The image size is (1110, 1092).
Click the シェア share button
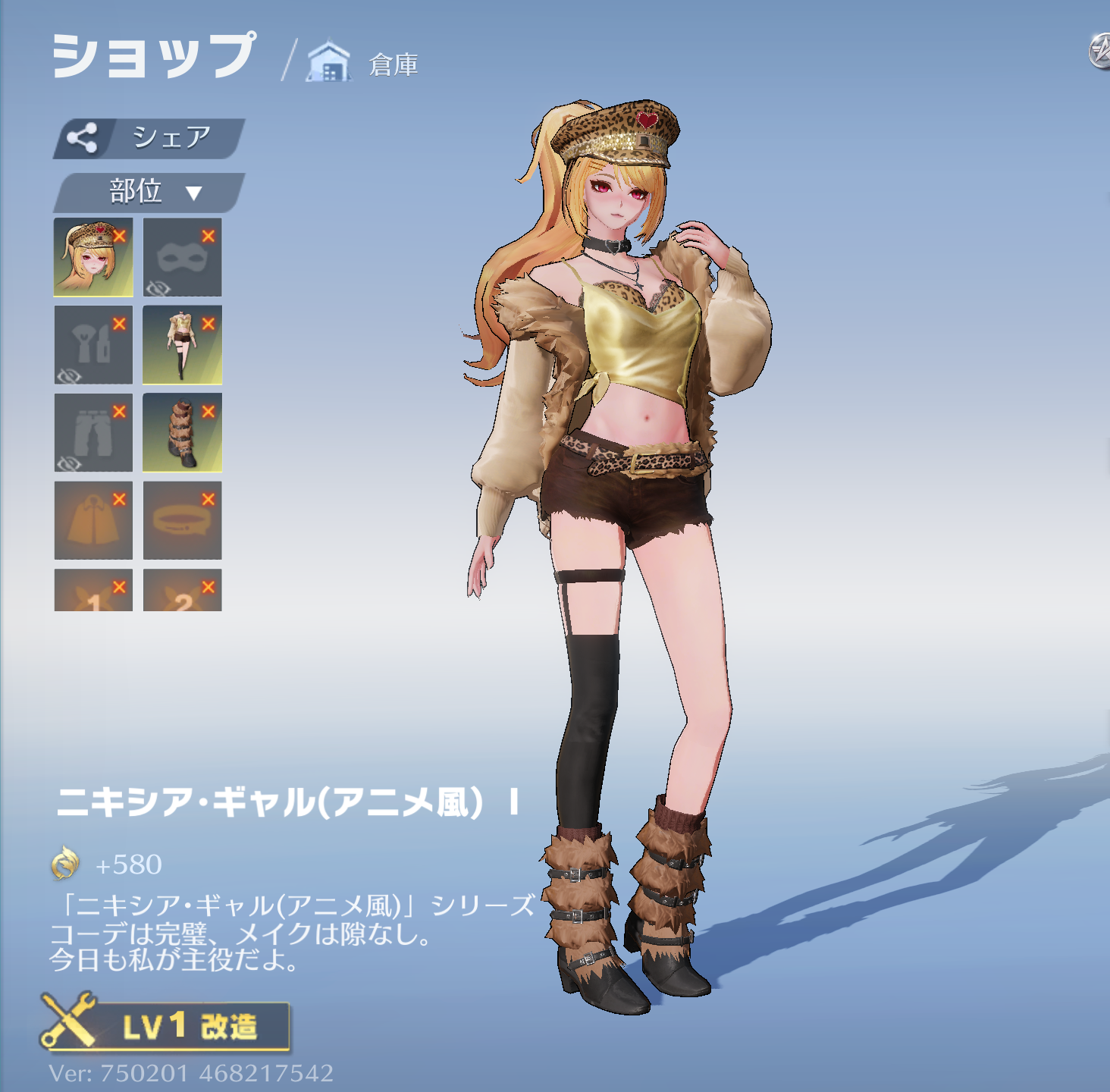point(149,138)
